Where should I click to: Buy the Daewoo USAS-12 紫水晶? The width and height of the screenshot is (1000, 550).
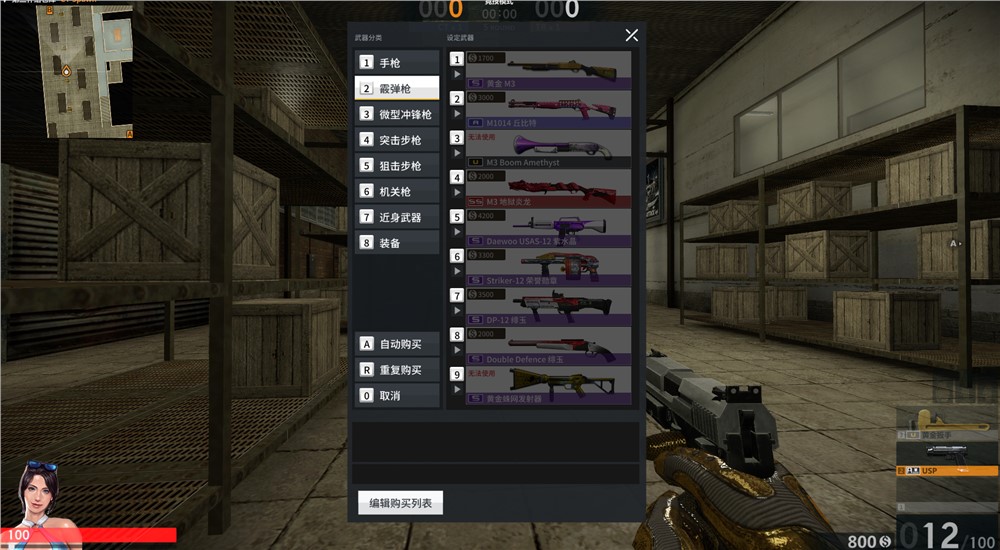coord(548,228)
